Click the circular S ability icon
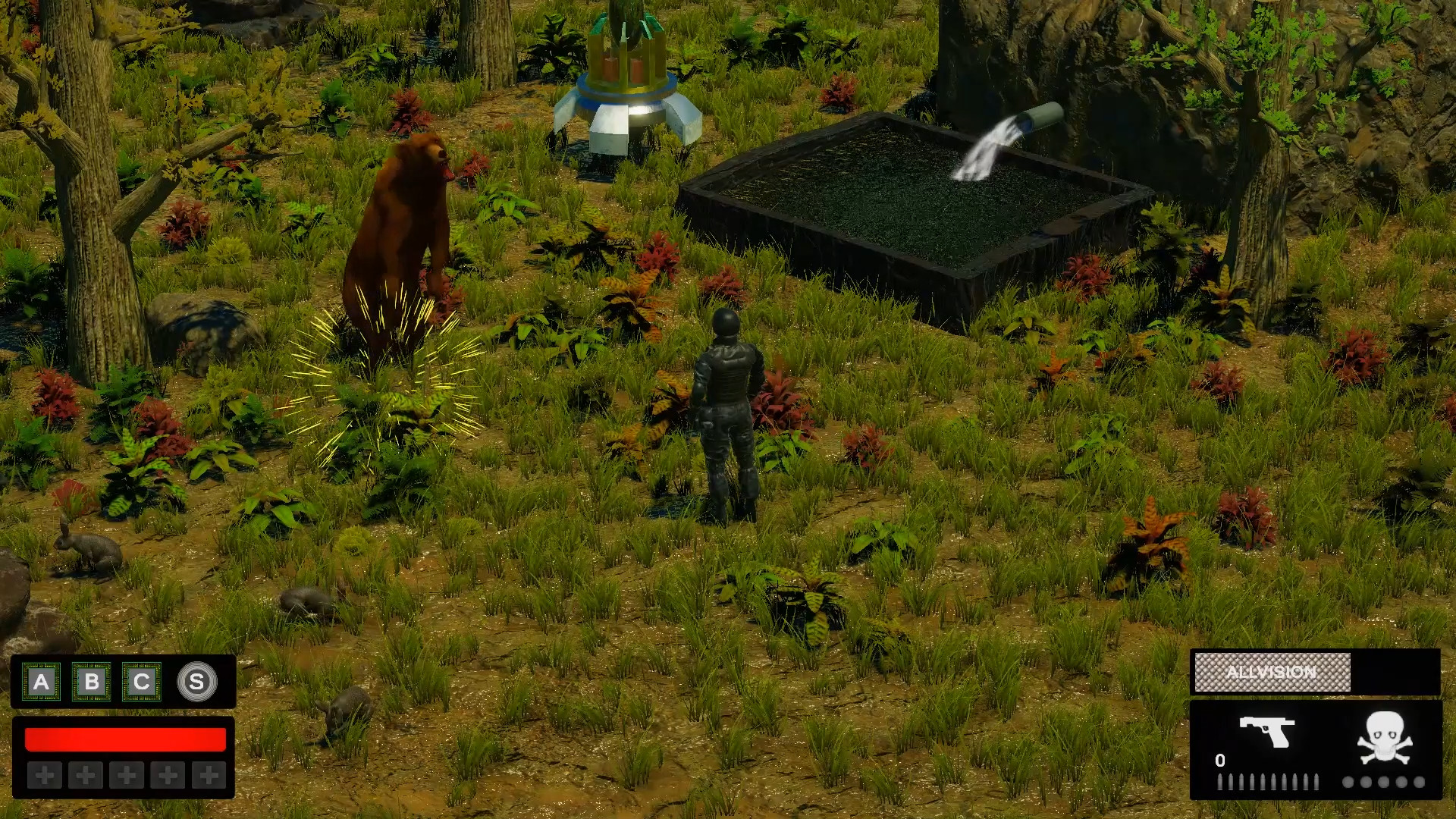1456x819 pixels. (197, 681)
